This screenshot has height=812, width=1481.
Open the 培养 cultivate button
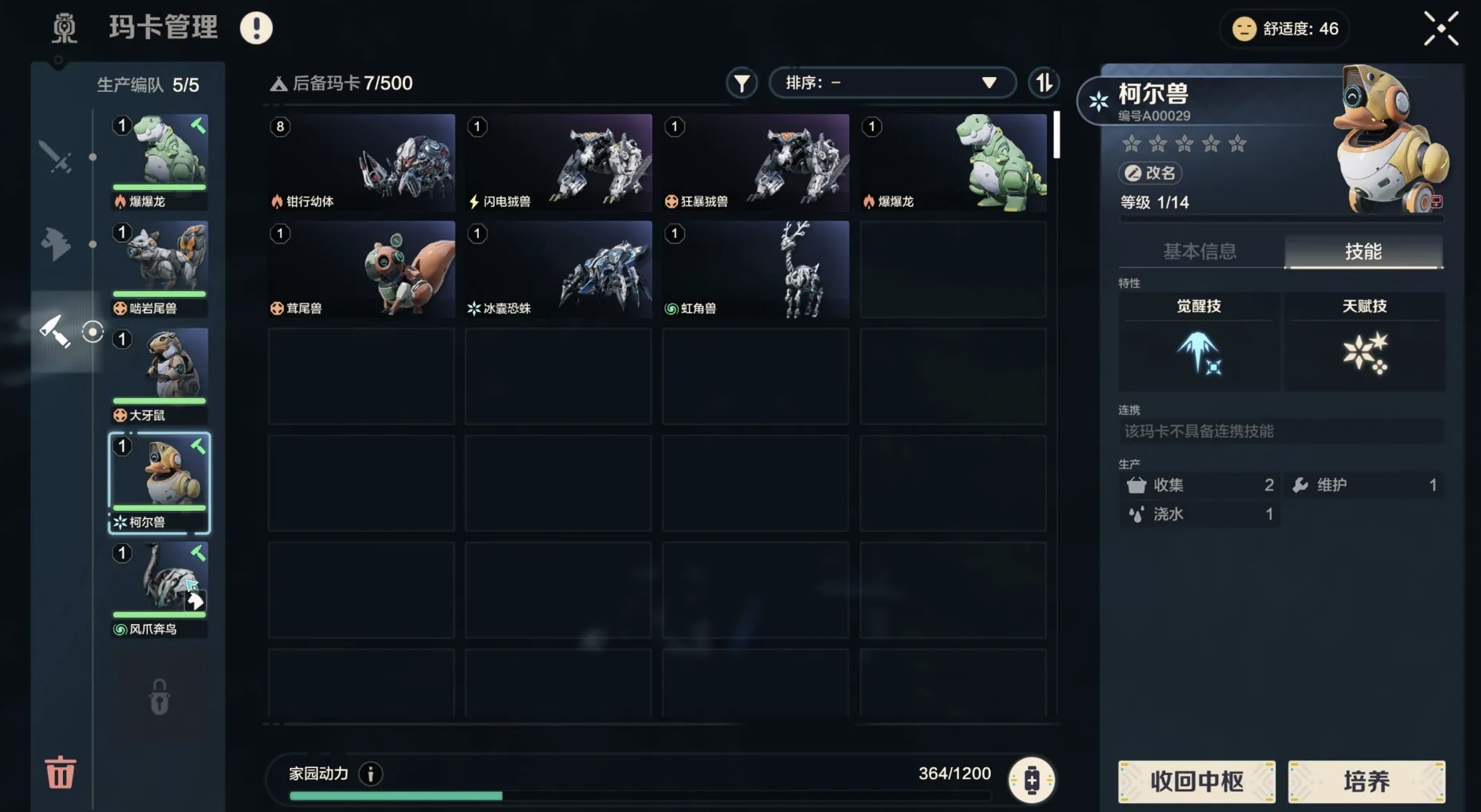[1366, 781]
